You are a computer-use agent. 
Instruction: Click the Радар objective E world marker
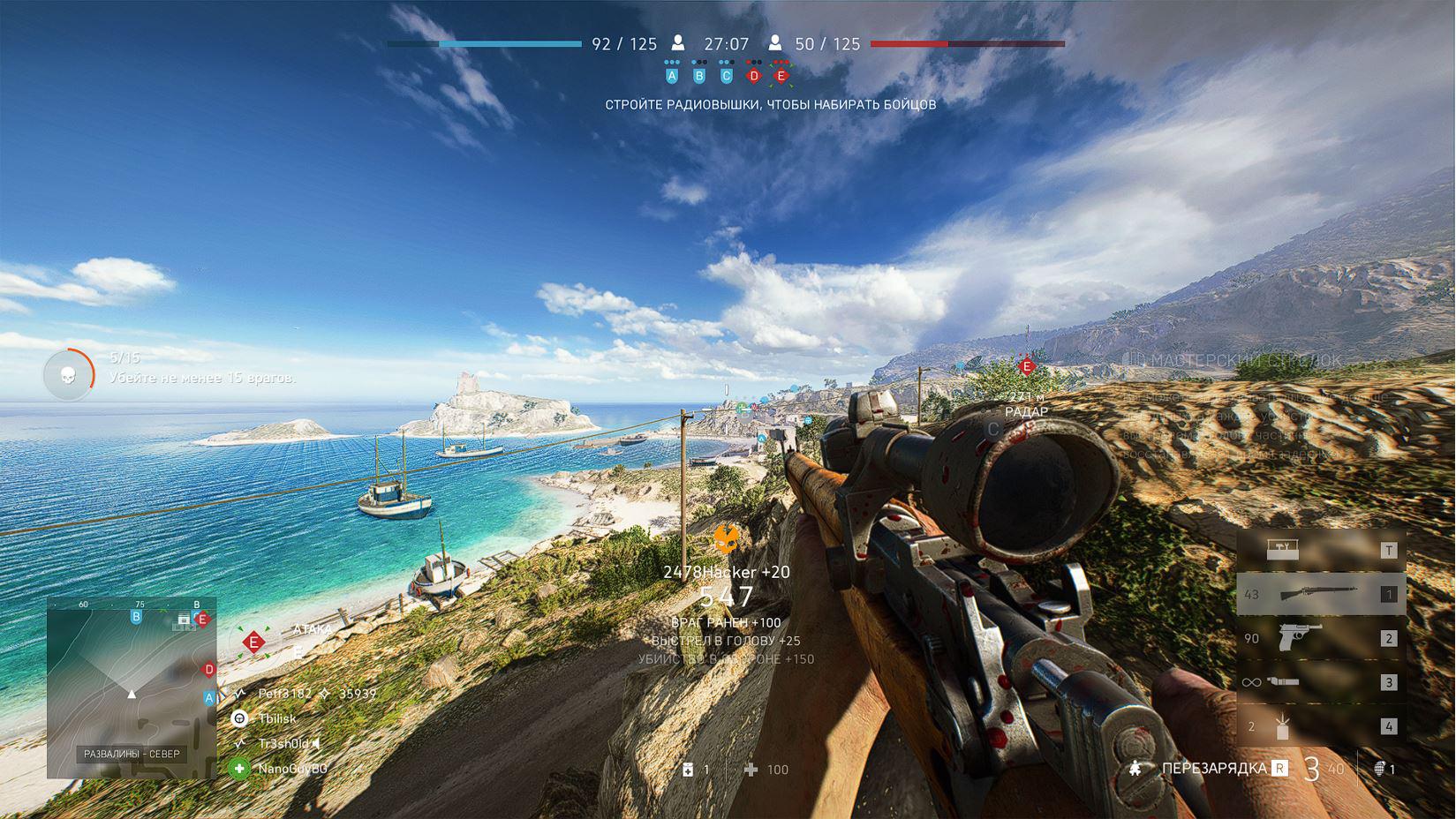(1026, 366)
